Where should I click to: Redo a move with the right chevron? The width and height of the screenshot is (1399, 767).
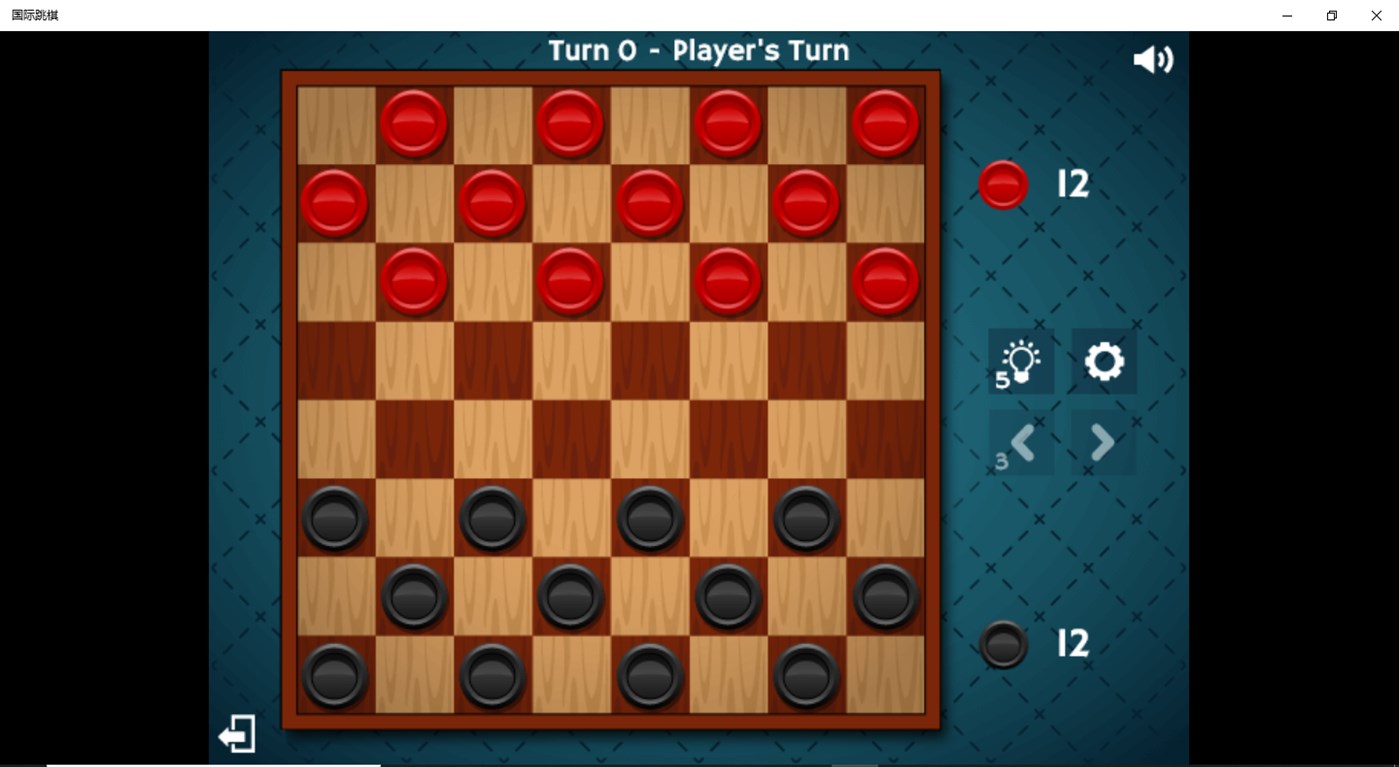pyautogui.click(x=1102, y=441)
